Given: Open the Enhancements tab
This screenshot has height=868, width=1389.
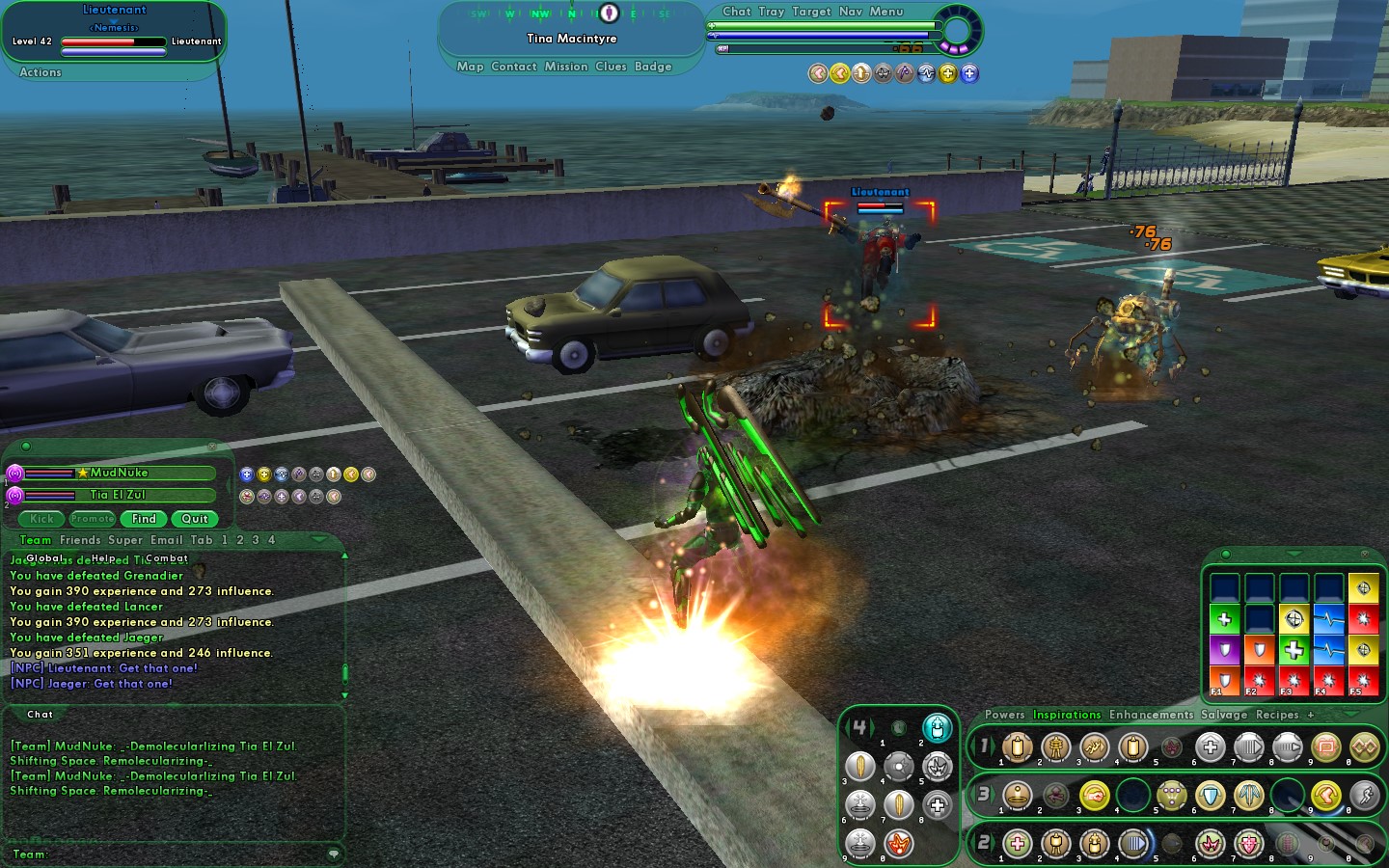Looking at the screenshot, I should click(1151, 715).
